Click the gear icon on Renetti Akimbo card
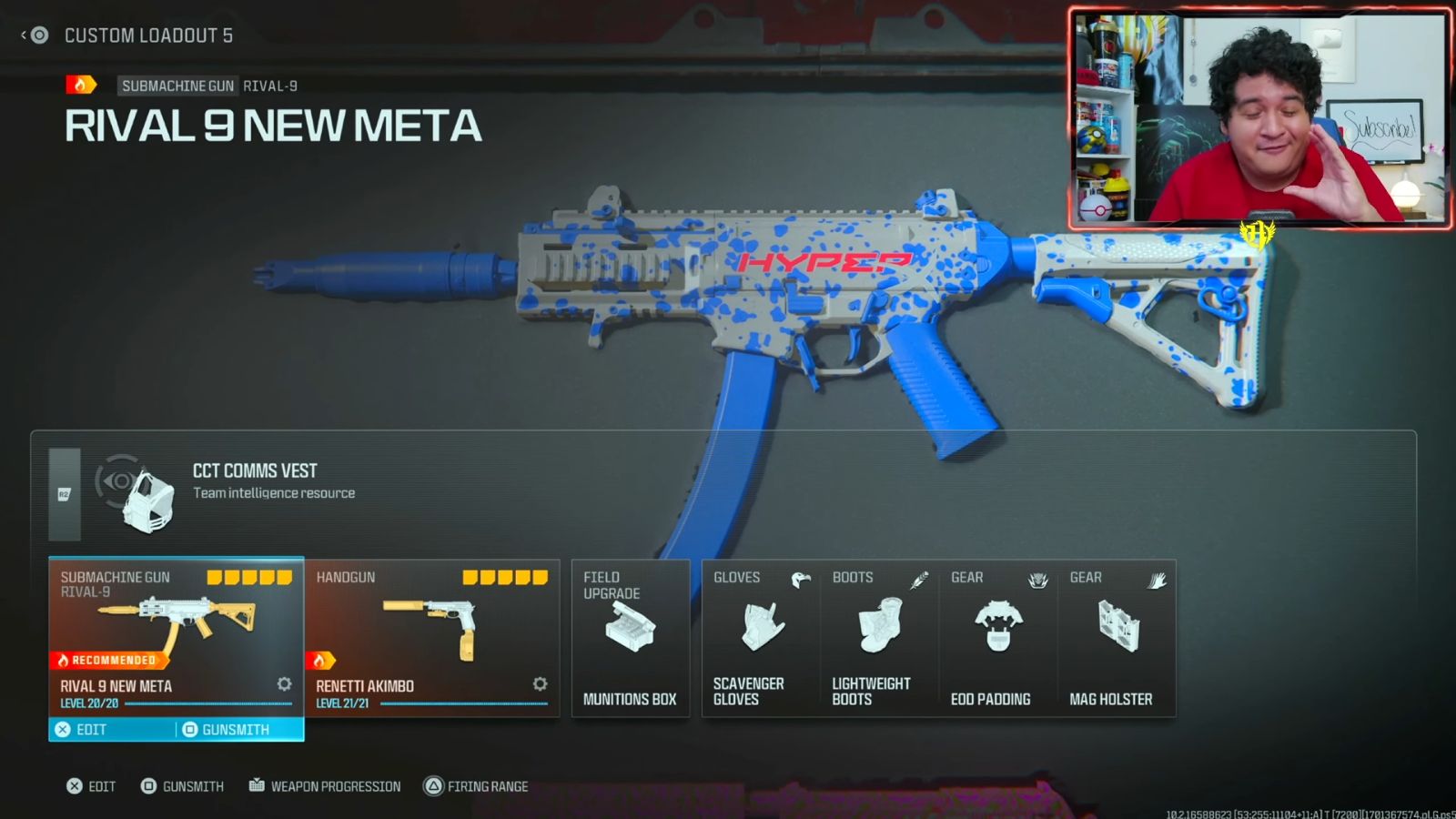Image resolution: width=1456 pixels, height=819 pixels. point(539,683)
